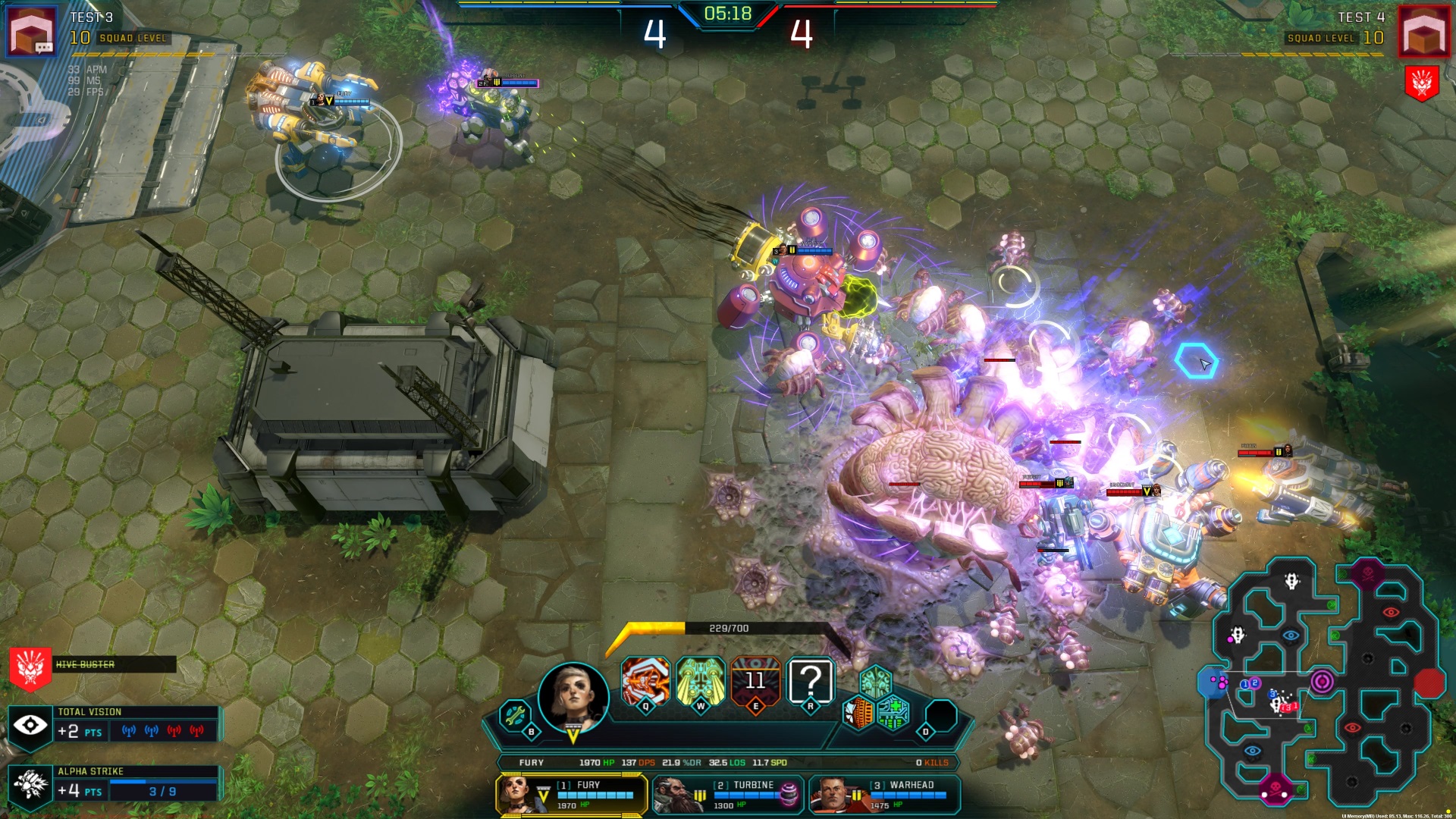Click the red base octagon on minimap

[1429, 682]
